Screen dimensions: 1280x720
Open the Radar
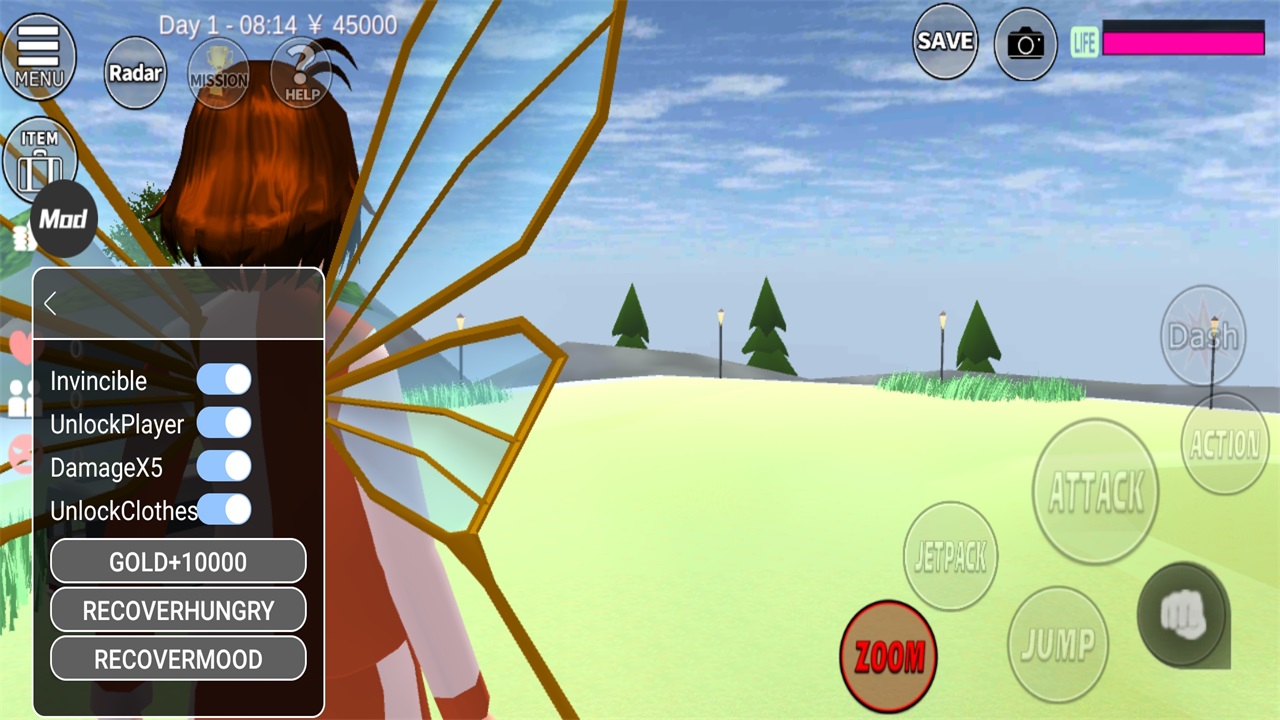[x=135, y=73]
